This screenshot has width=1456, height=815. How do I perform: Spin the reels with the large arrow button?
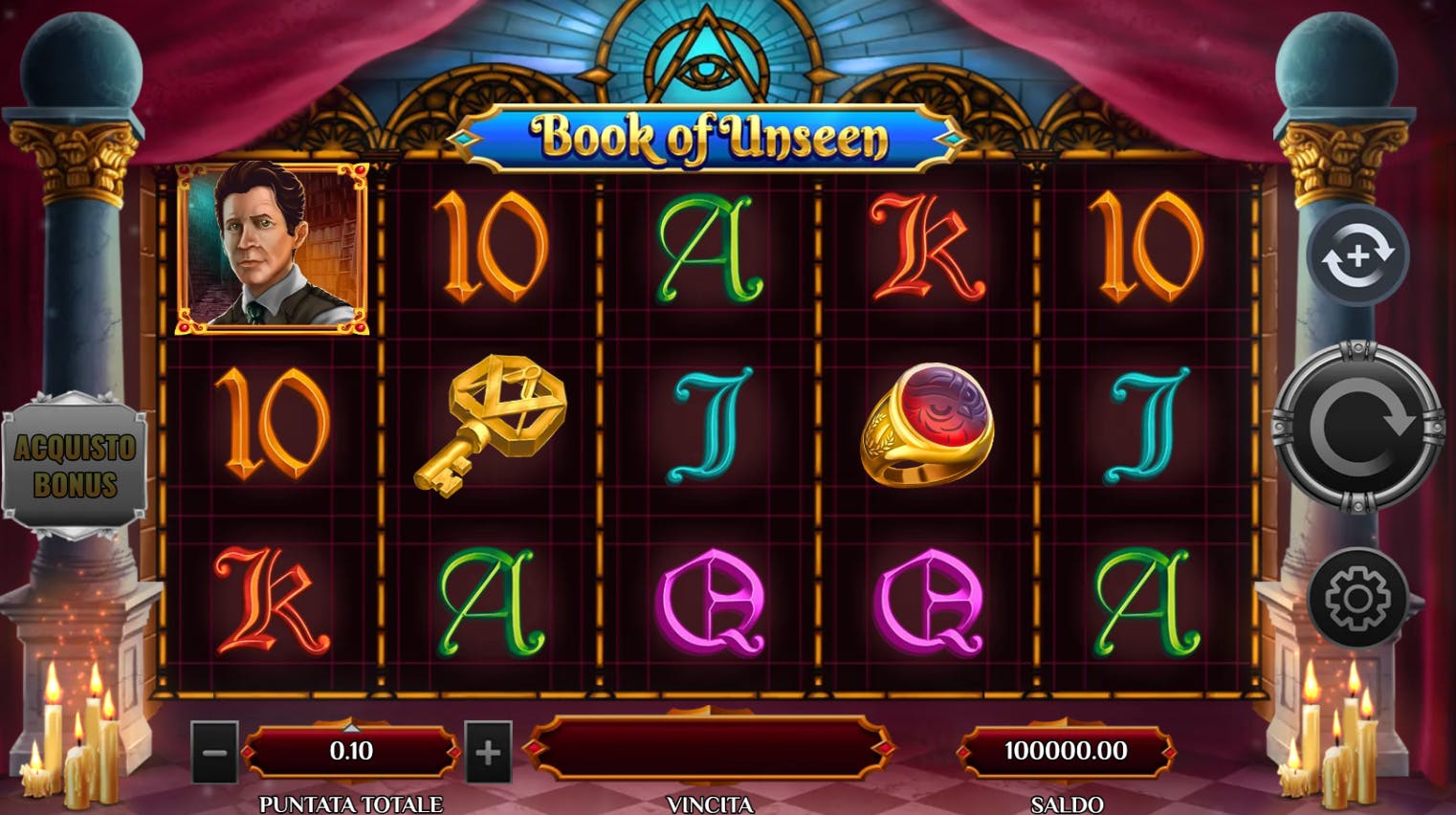[x=1357, y=427]
